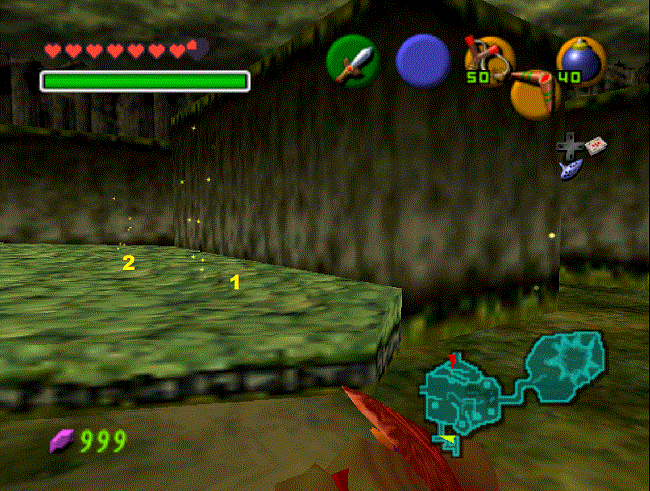The image size is (650, 491).
Task: Activate the ocarina shortcut icon
Action: pyautogui.click(x=567, y=170)
